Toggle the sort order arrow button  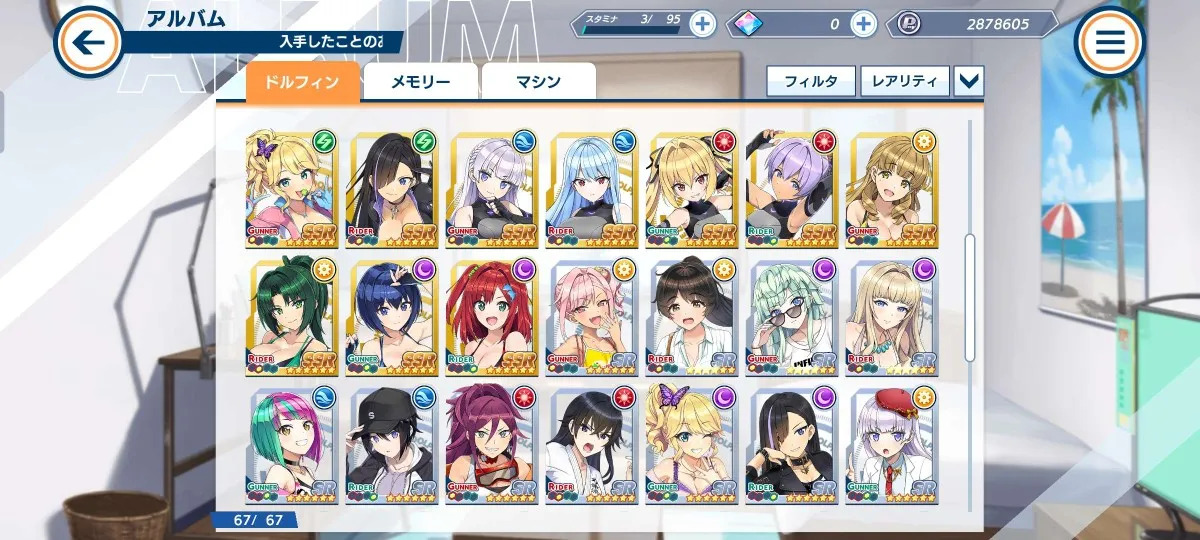click(969, 81)
